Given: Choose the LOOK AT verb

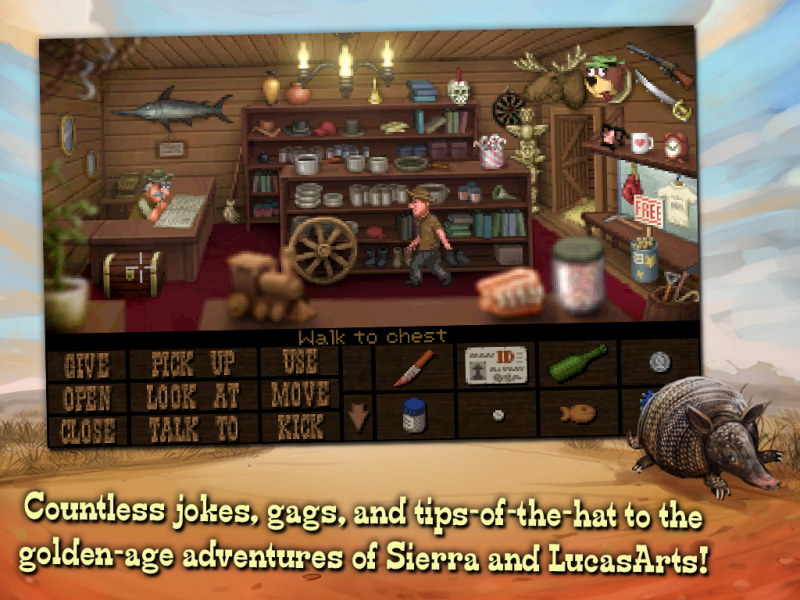Looking at the screenshot, I should (x=193, y=396).
